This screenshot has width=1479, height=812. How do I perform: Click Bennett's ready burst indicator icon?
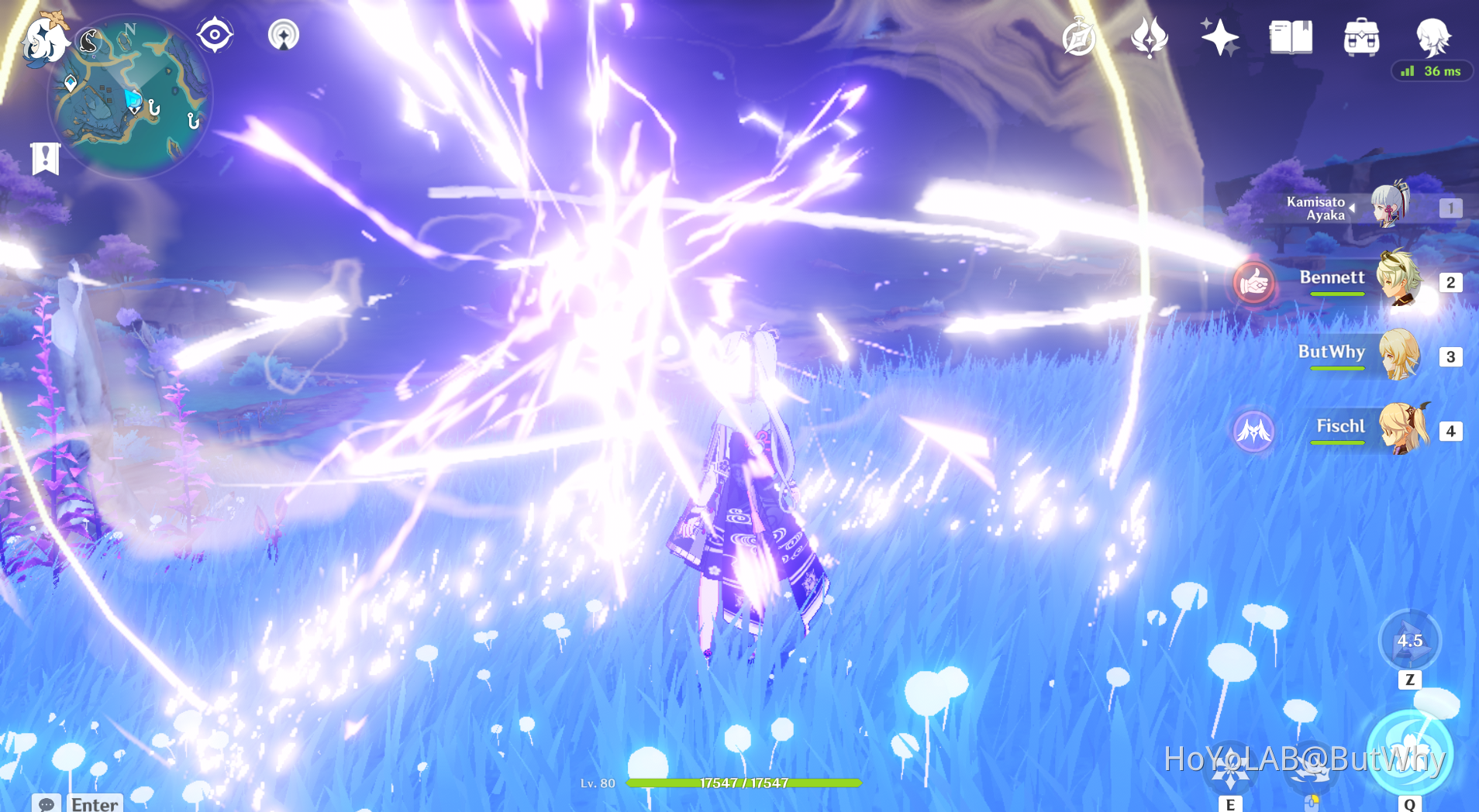1254,285
